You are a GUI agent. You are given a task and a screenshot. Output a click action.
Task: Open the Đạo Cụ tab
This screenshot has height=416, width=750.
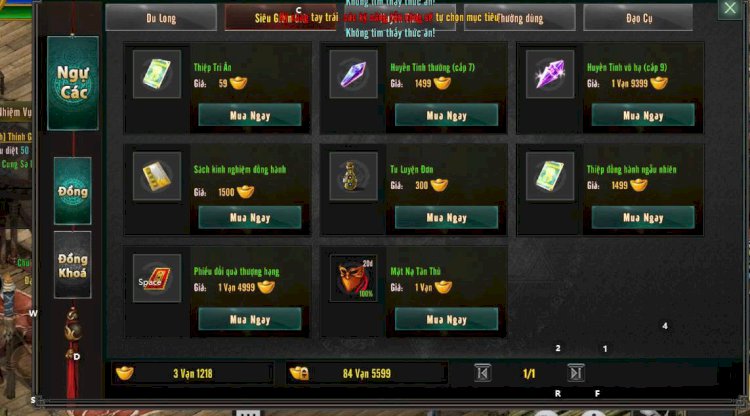coord(638,18)
